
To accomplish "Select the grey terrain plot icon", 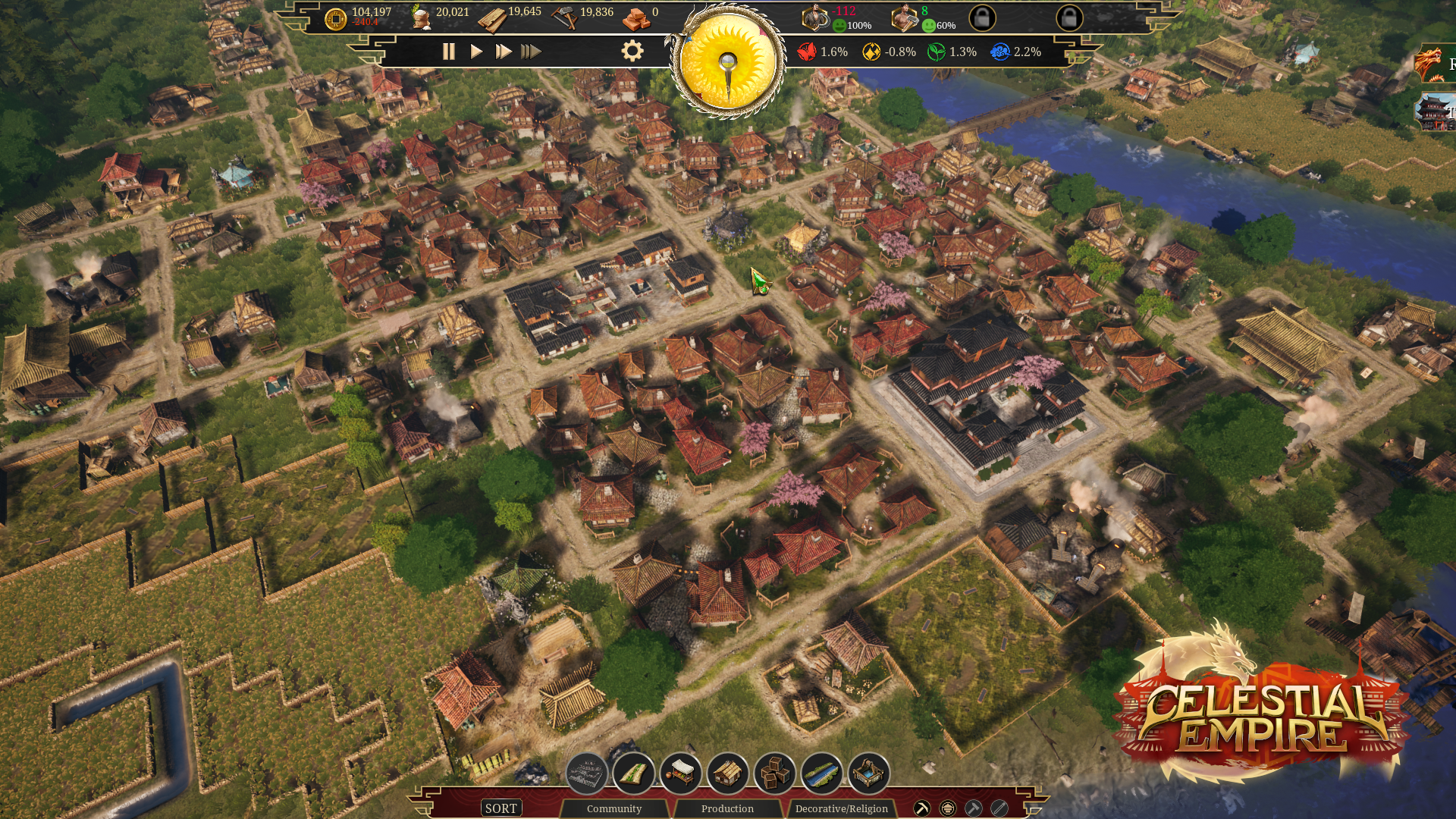I will [587, 773].
